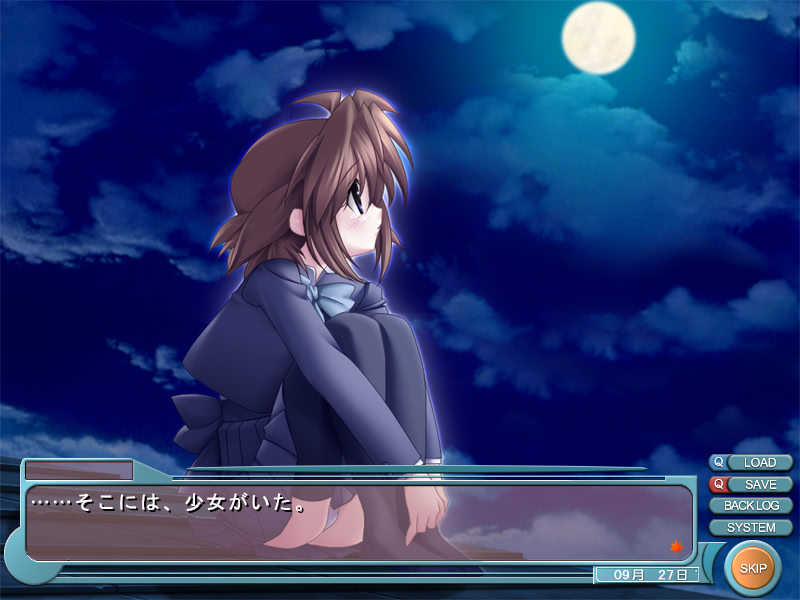
Task: Show the BACK LOG text history
Action: (751, 506)
